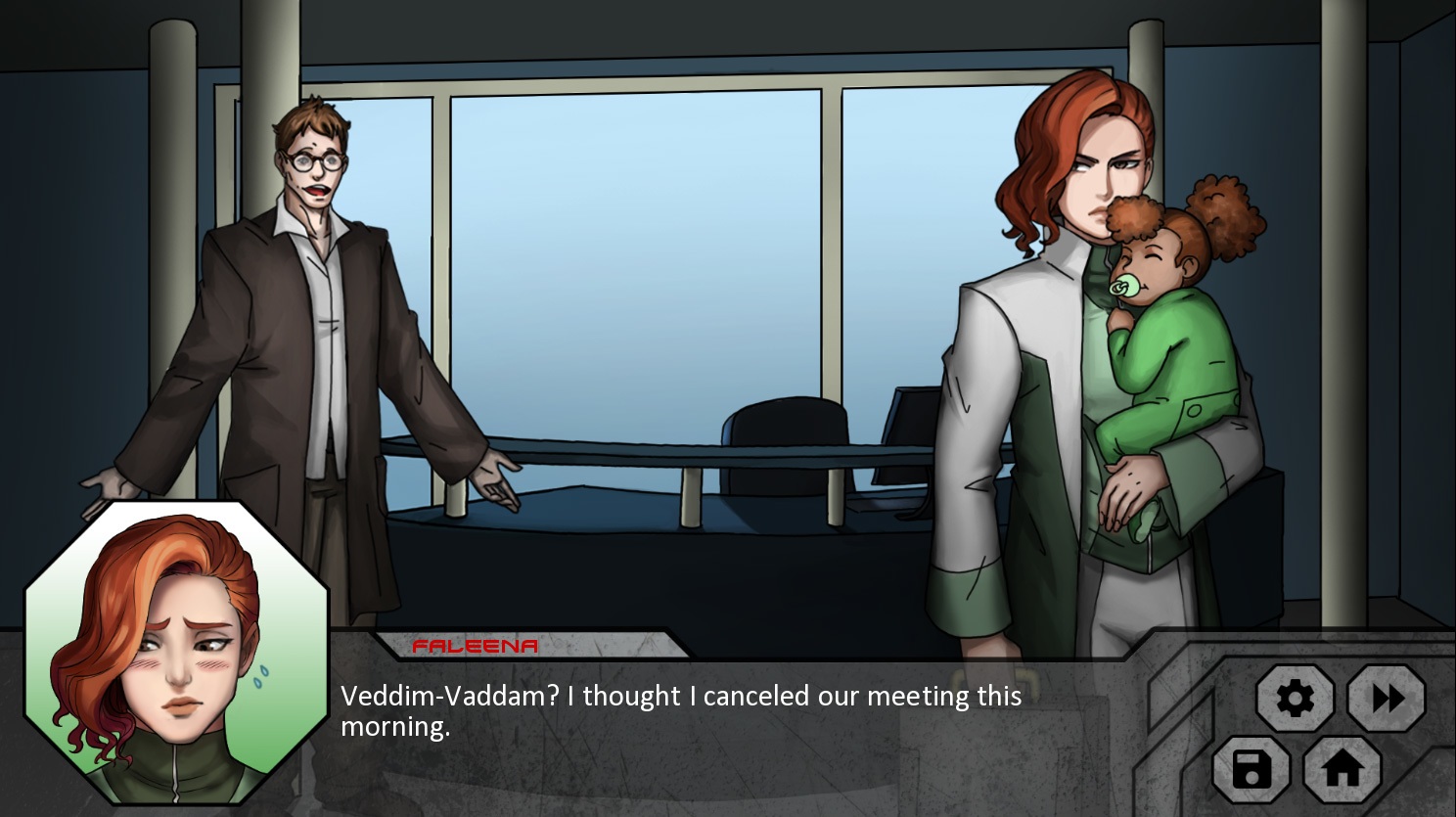Open the settings gear icon
This screenshot has width=1456, height=817.
(x=1297, y=699)
